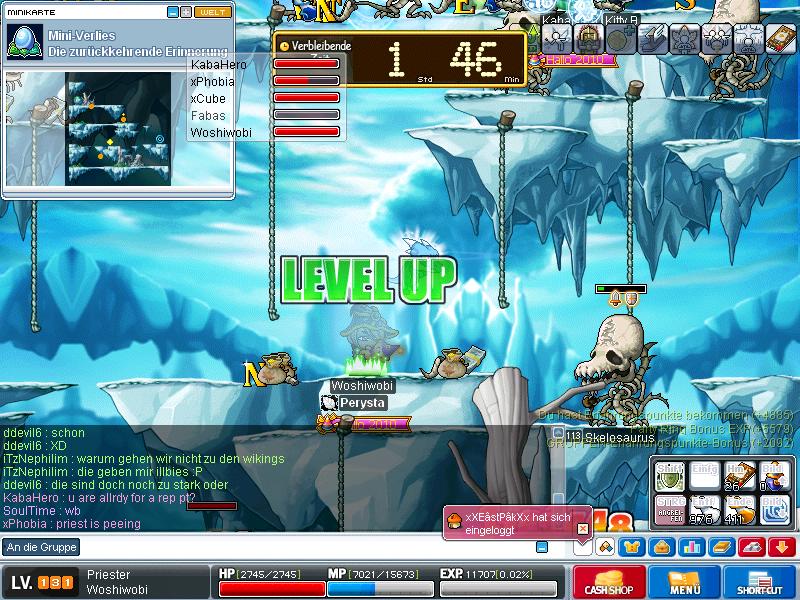Open the Cash Shop
Viewport: 800px width, 600px height.
[608, 583]
